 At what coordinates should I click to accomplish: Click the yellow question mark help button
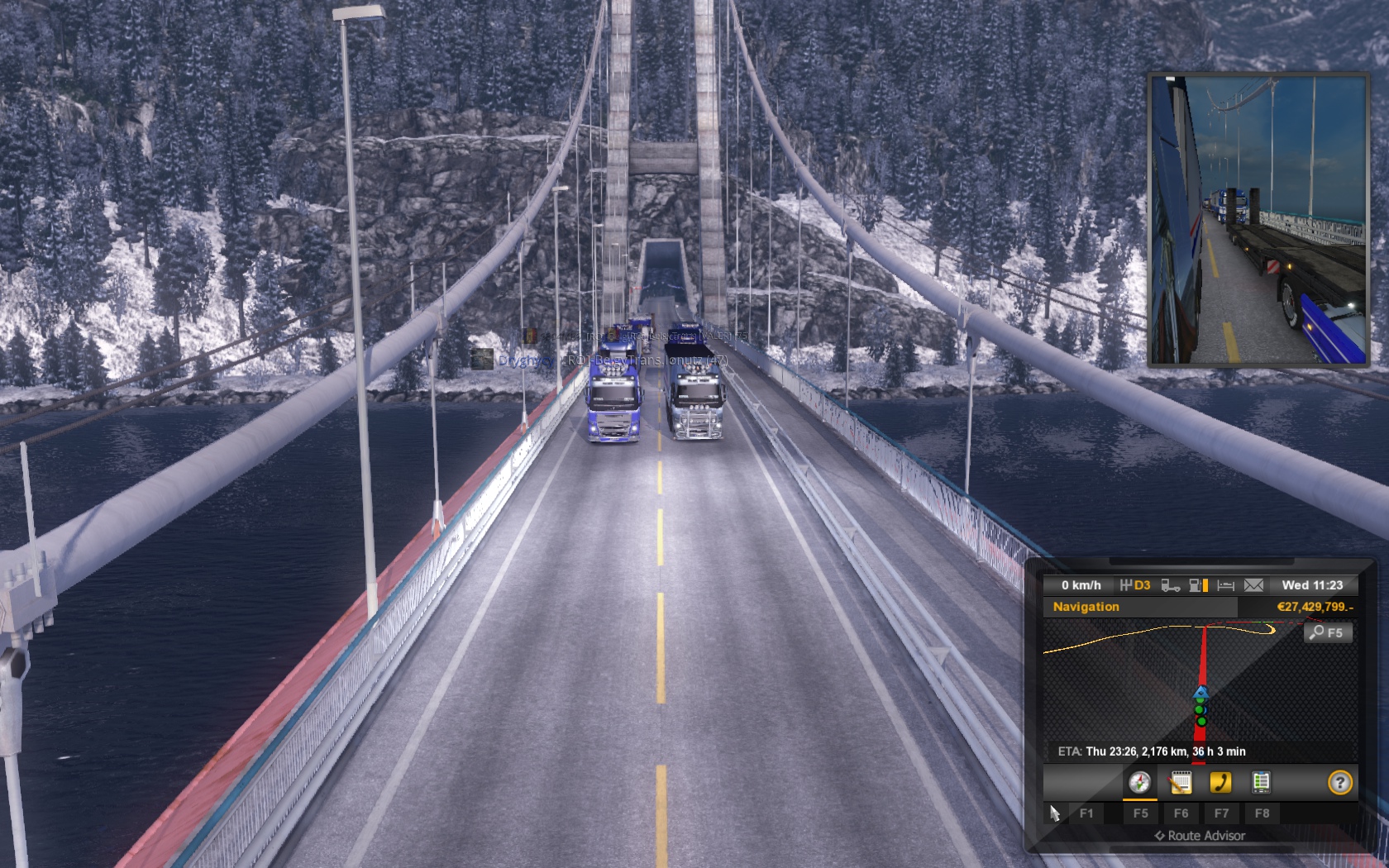tap(1339, 782)
